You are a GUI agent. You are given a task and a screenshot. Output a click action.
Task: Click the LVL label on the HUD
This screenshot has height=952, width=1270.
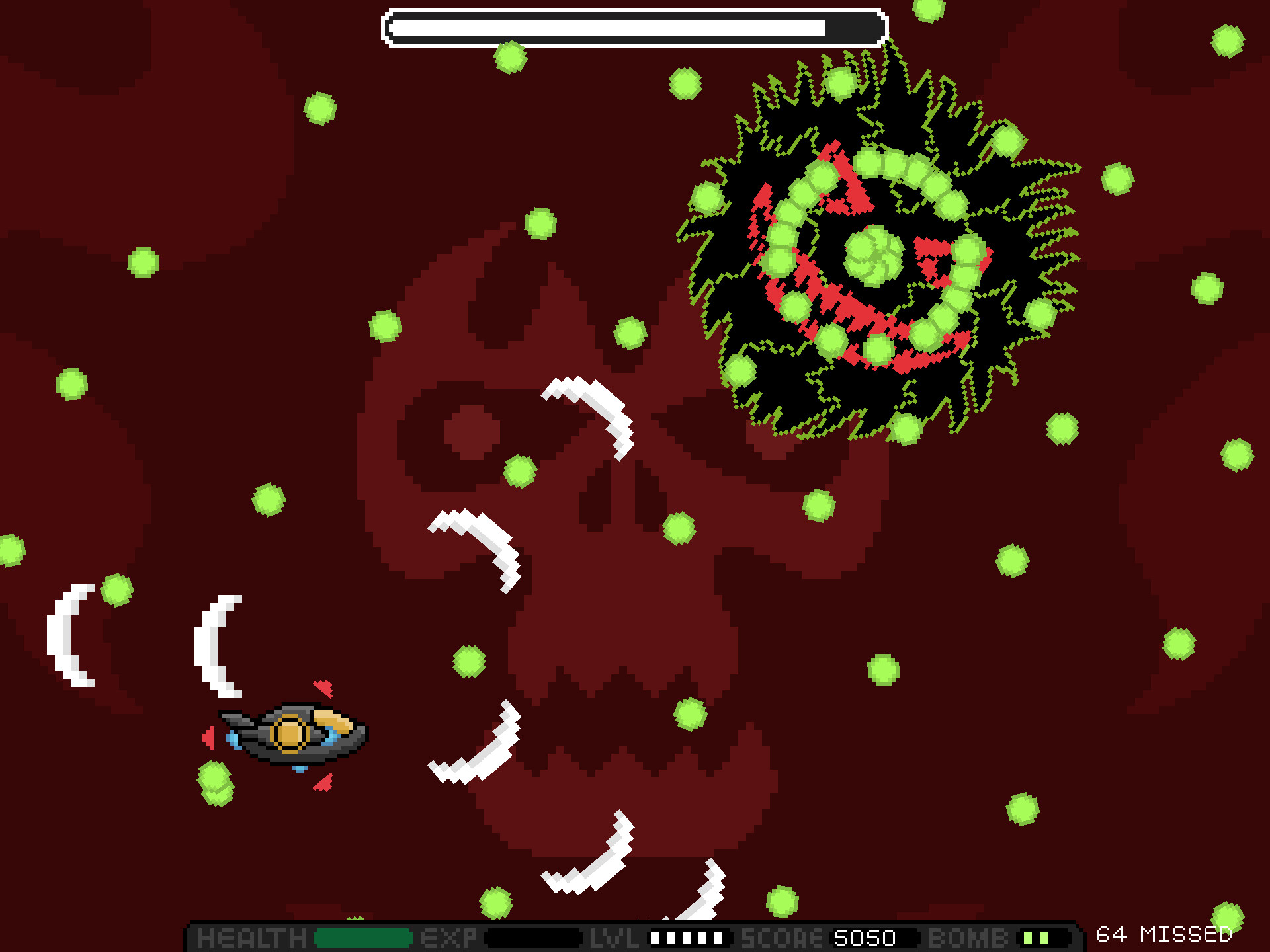(x=615, y=939)
